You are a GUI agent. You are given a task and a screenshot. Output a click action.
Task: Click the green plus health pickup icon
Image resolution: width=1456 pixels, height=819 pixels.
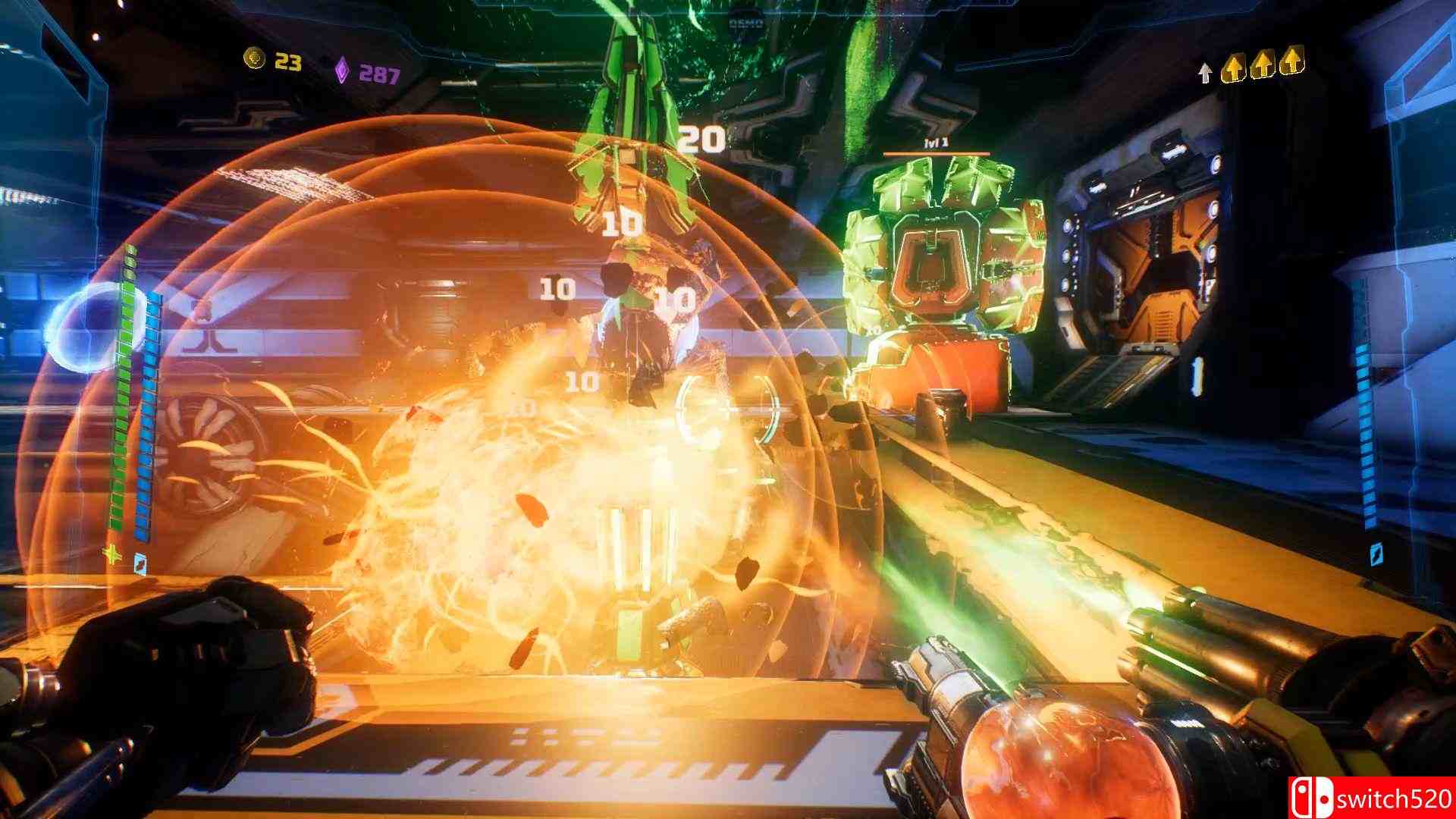point(111,553)
